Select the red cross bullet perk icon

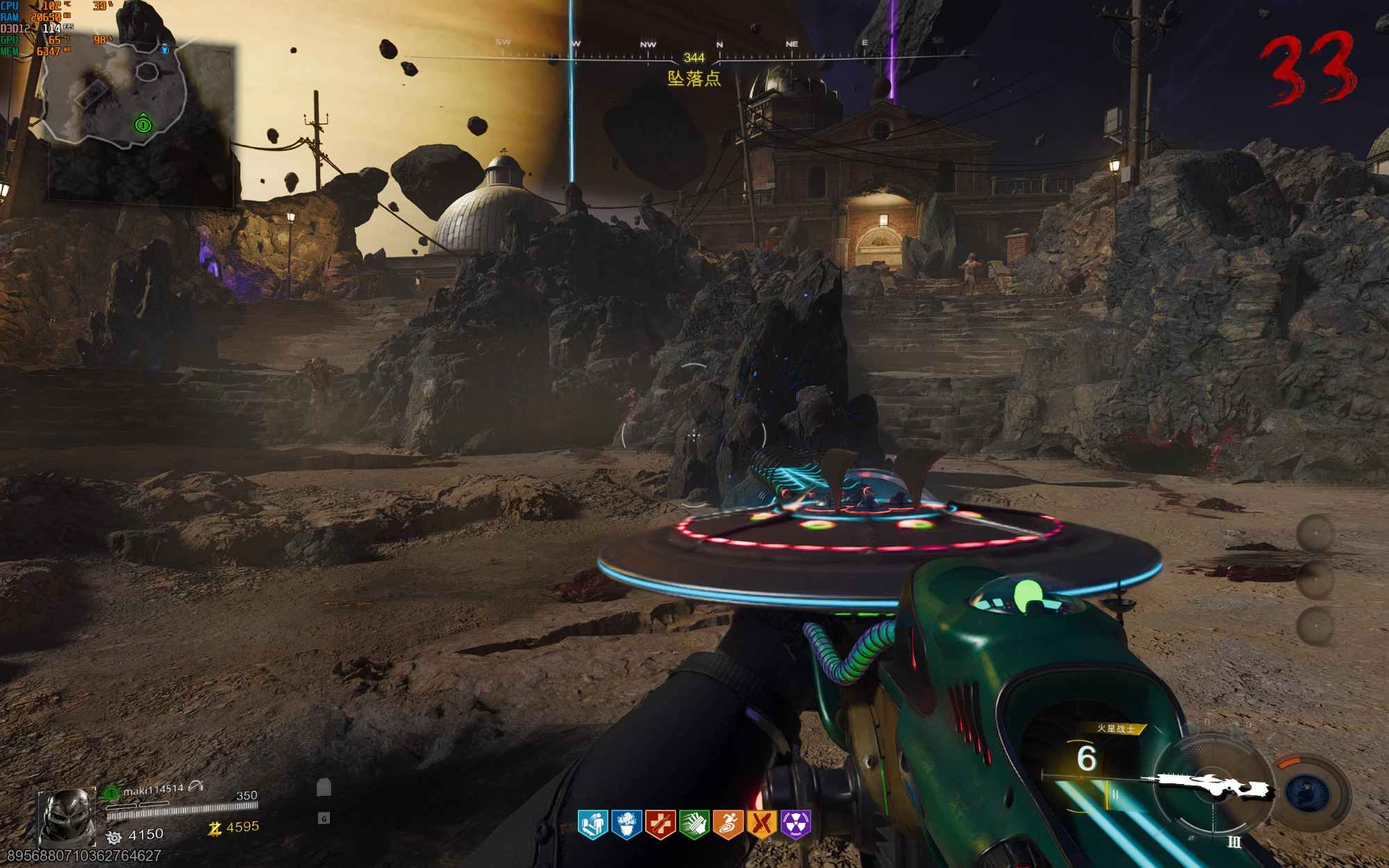(660, 825)
